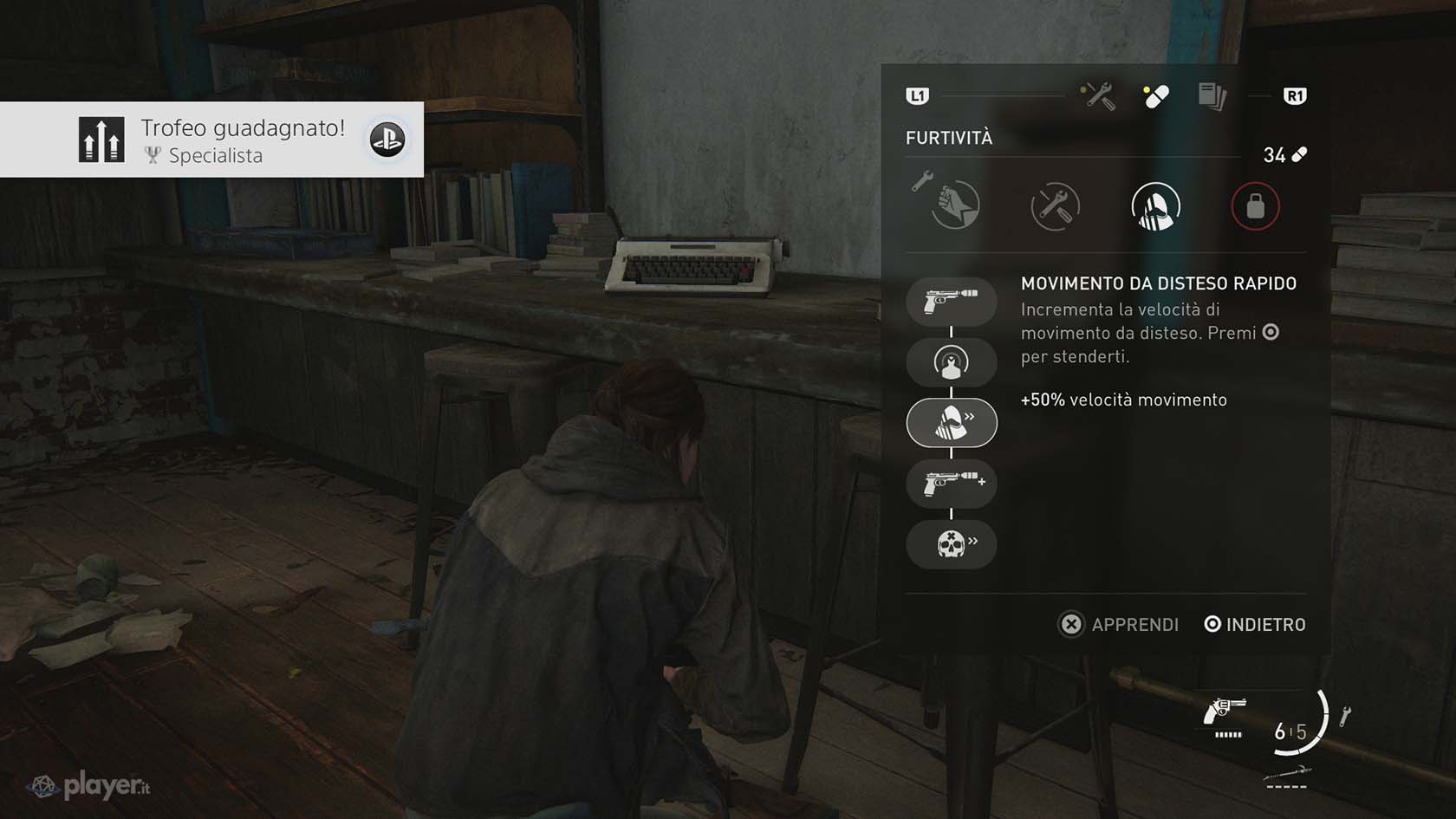Open the crafting tools tab
Viewport: 1456px width, 819px height.
click(x=1098, y=96)
